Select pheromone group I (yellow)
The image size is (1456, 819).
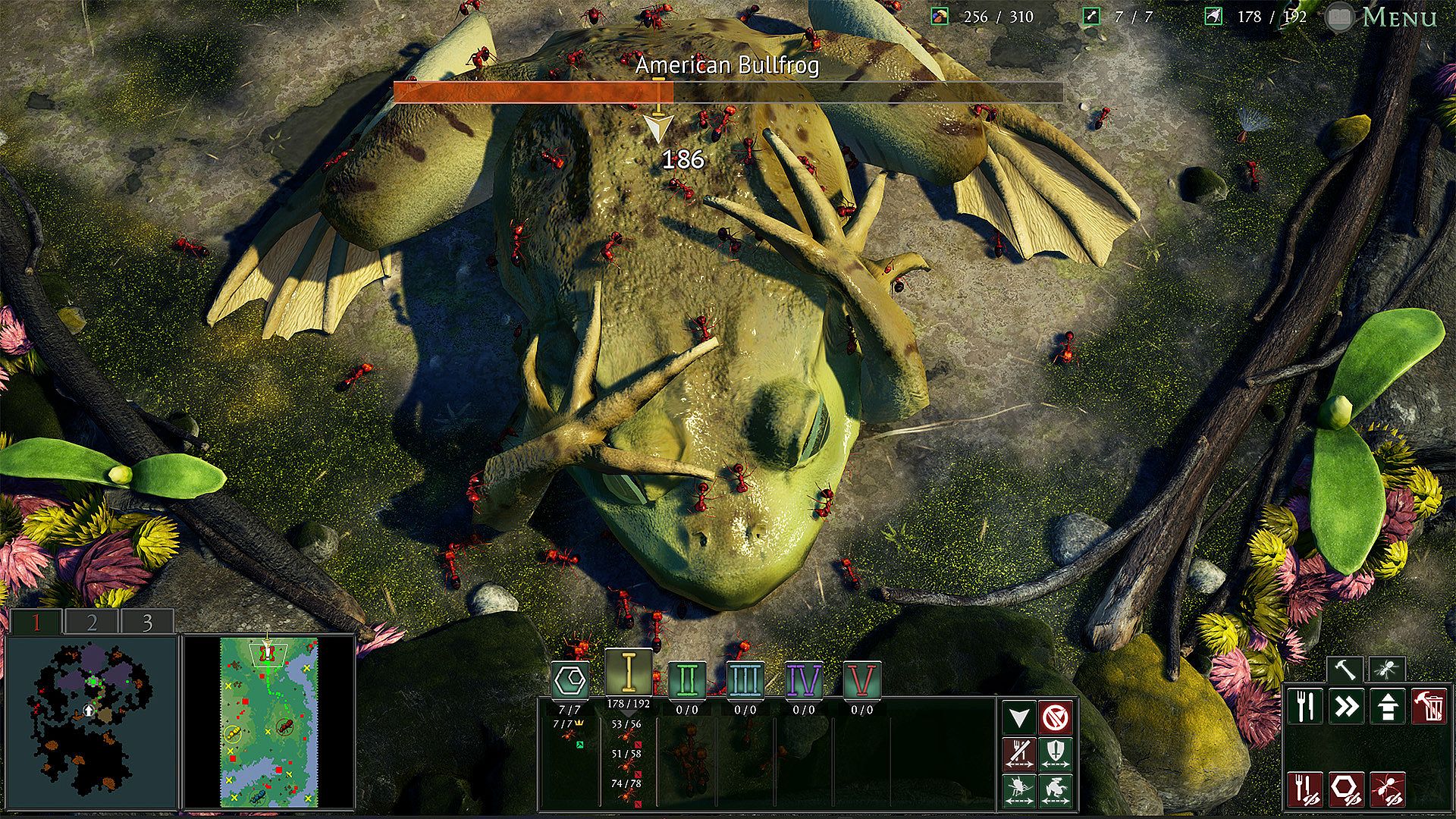629,673
